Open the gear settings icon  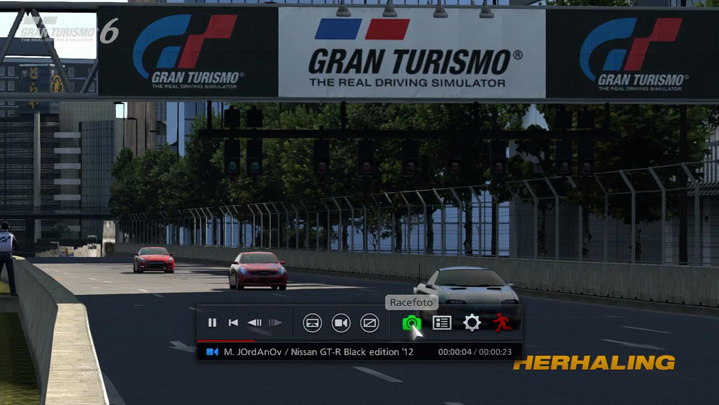(x=471, y=323)
